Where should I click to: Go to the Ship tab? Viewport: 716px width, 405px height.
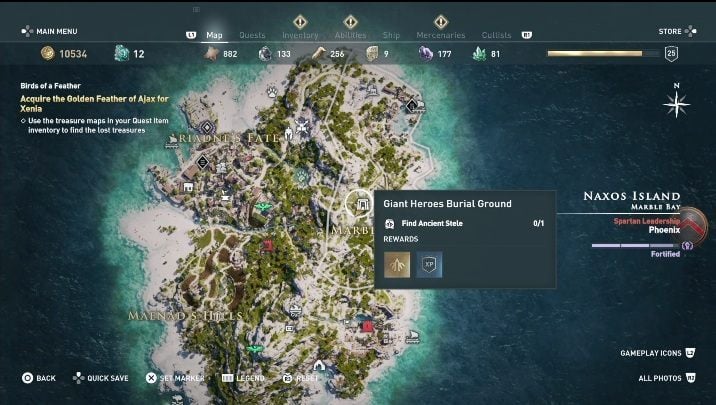pyautogui.click(x=391, y=35)
